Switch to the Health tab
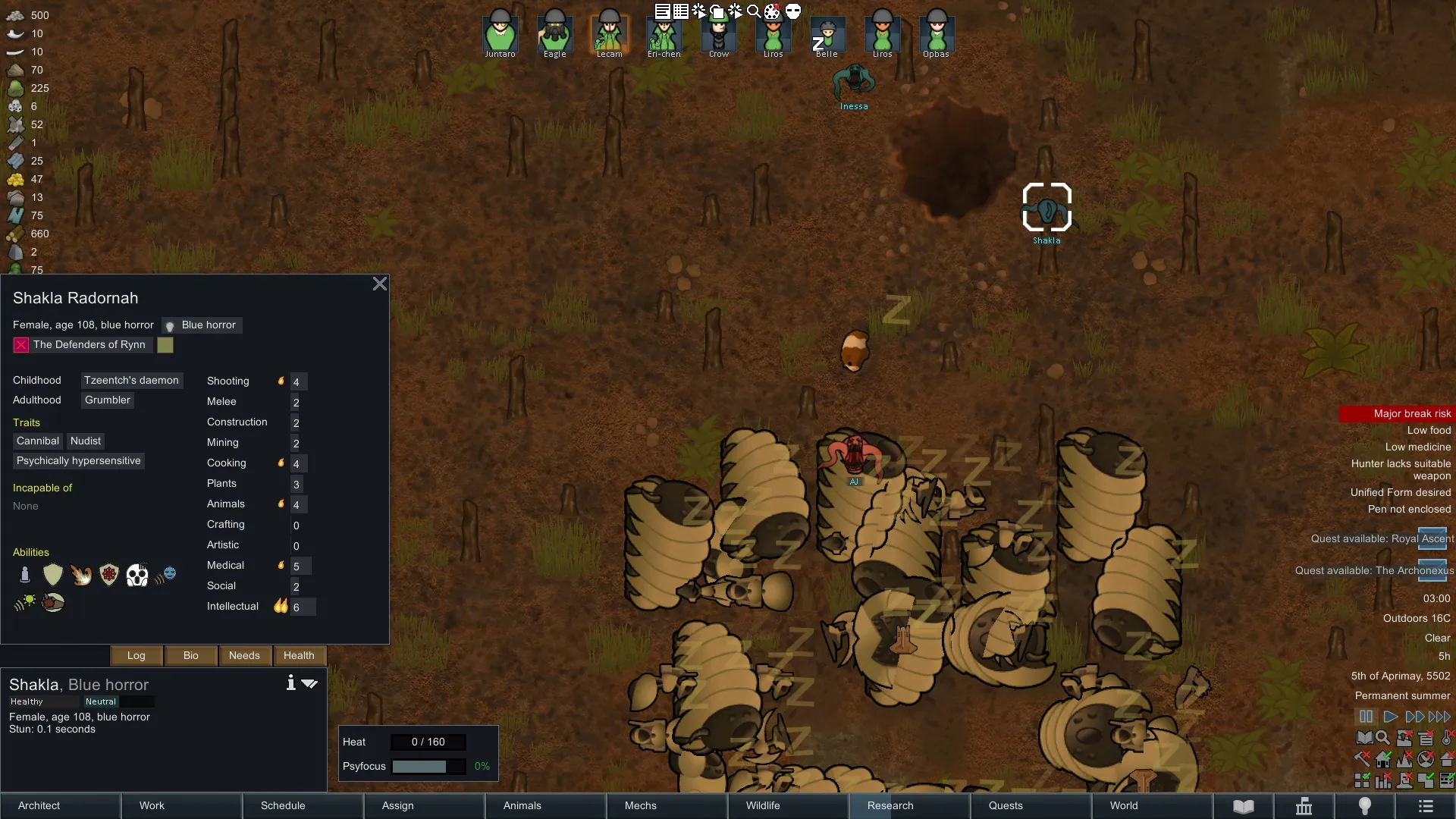The width and height of the screenshot is (1456, 819). (x=299, y=655)
